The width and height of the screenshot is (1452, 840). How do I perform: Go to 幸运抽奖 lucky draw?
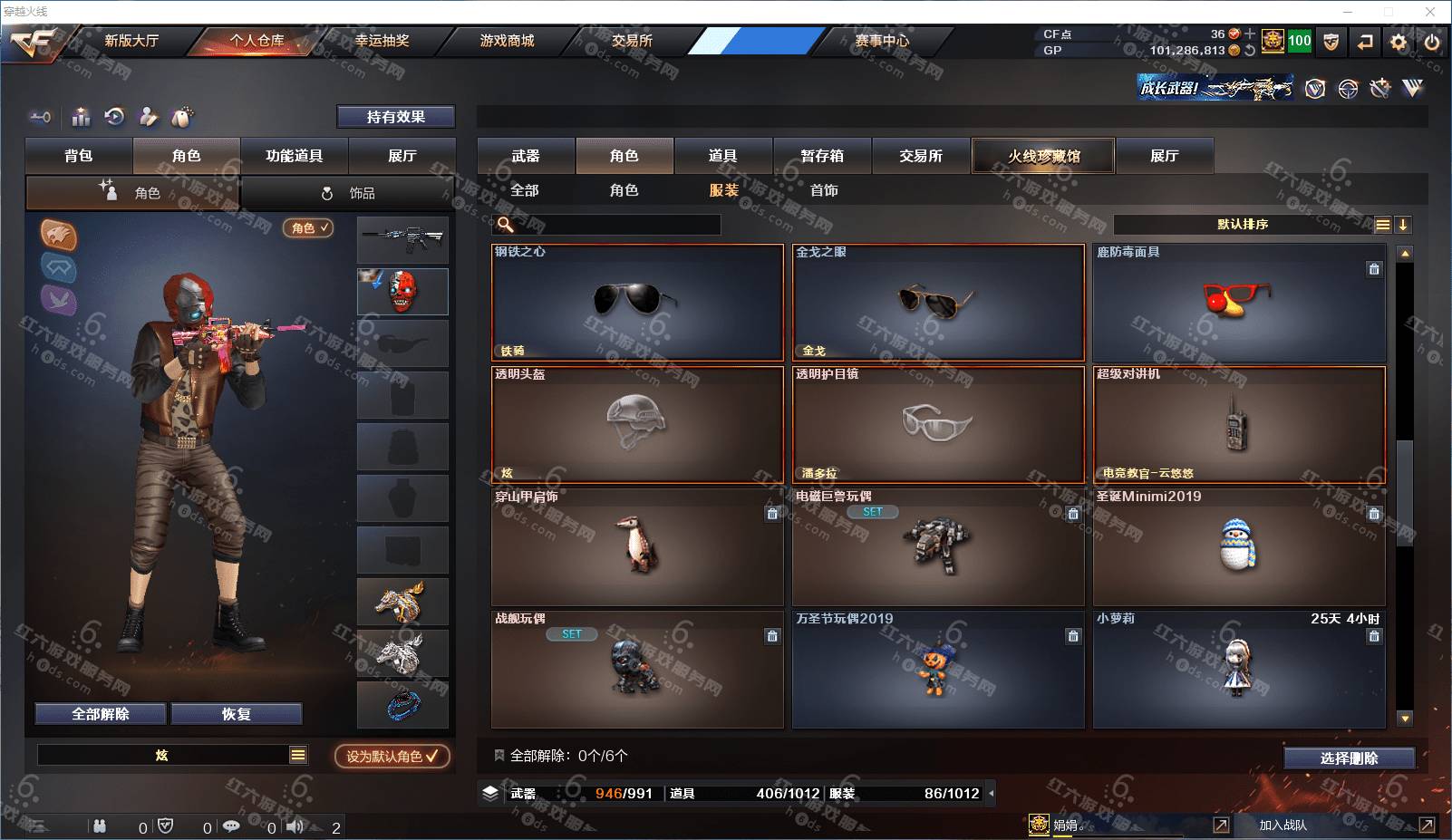[x=382, y=41]
